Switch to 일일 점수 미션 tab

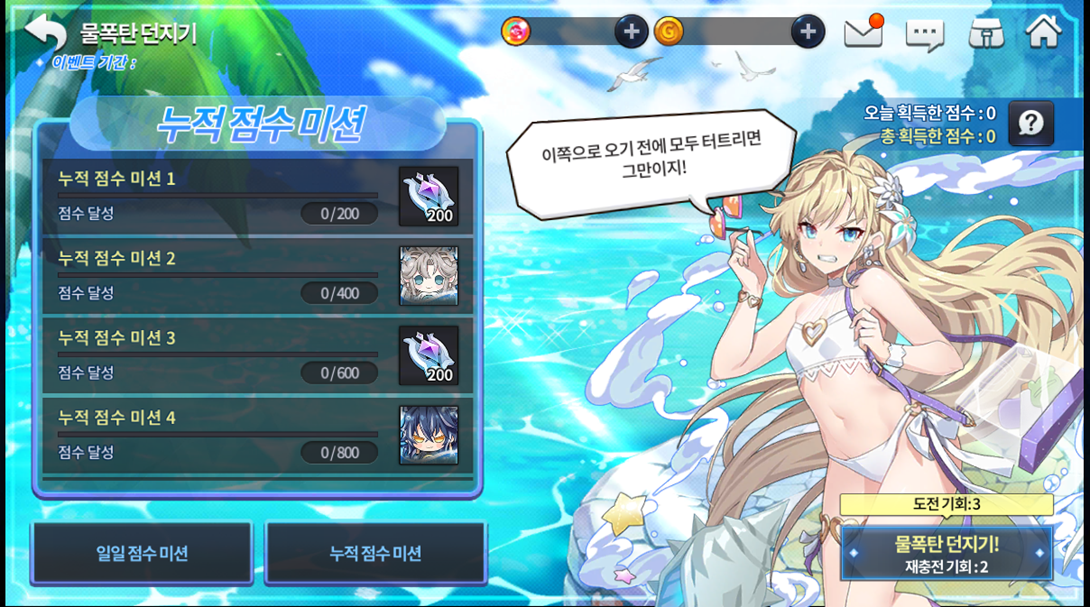click(x=142, y=553)
